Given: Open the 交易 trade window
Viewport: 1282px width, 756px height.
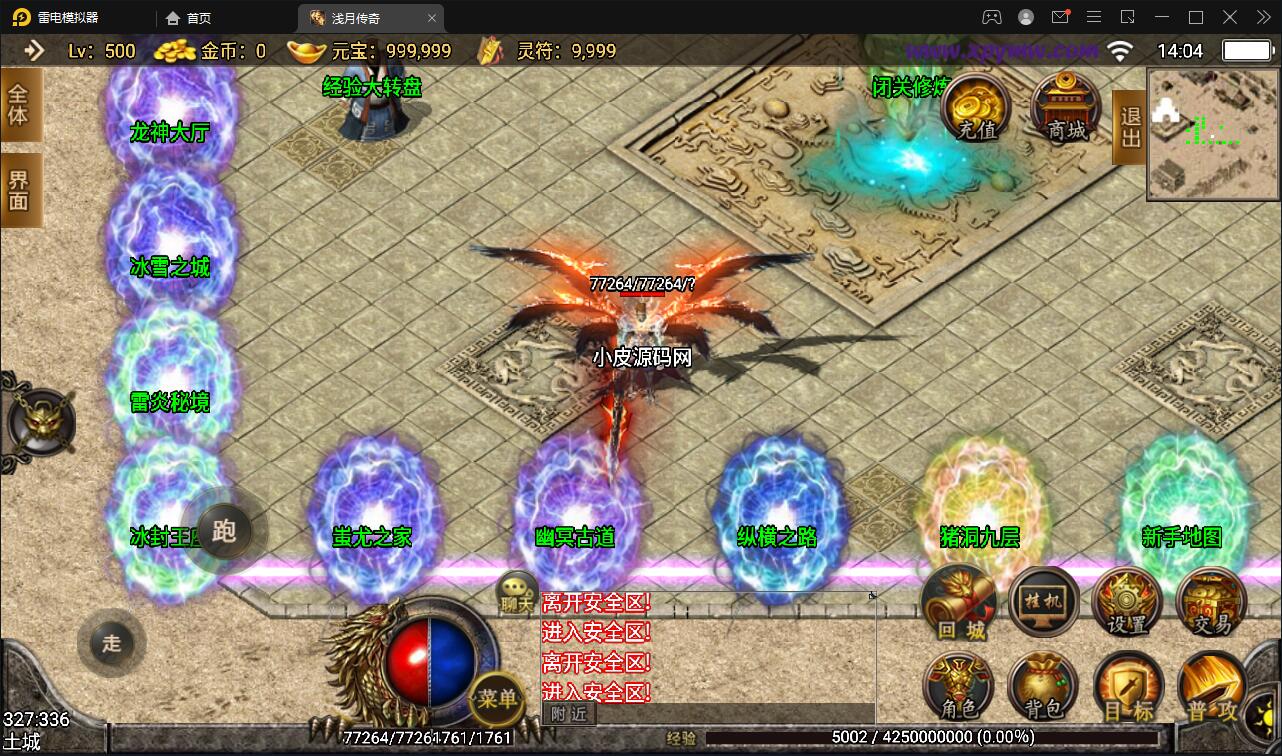Looking at the screenshot, I should coord(1211,603).
